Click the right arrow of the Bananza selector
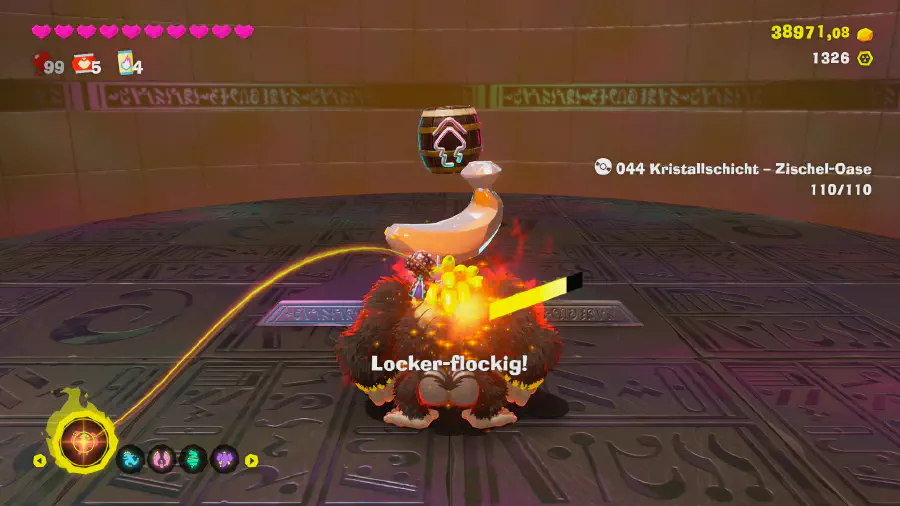The width and height of the screenshot is (900, 506). [252, 461]
